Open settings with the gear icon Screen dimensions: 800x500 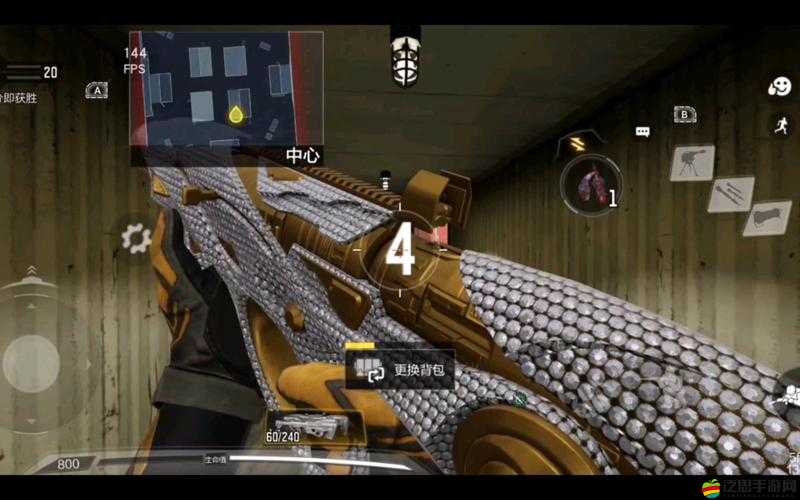(135, 238)
